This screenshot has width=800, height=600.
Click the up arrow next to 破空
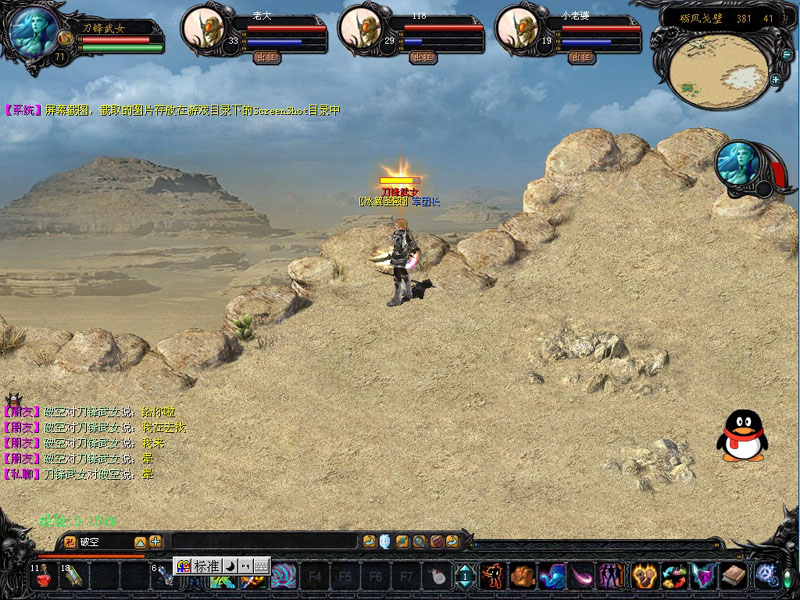[x=140, y=541]
